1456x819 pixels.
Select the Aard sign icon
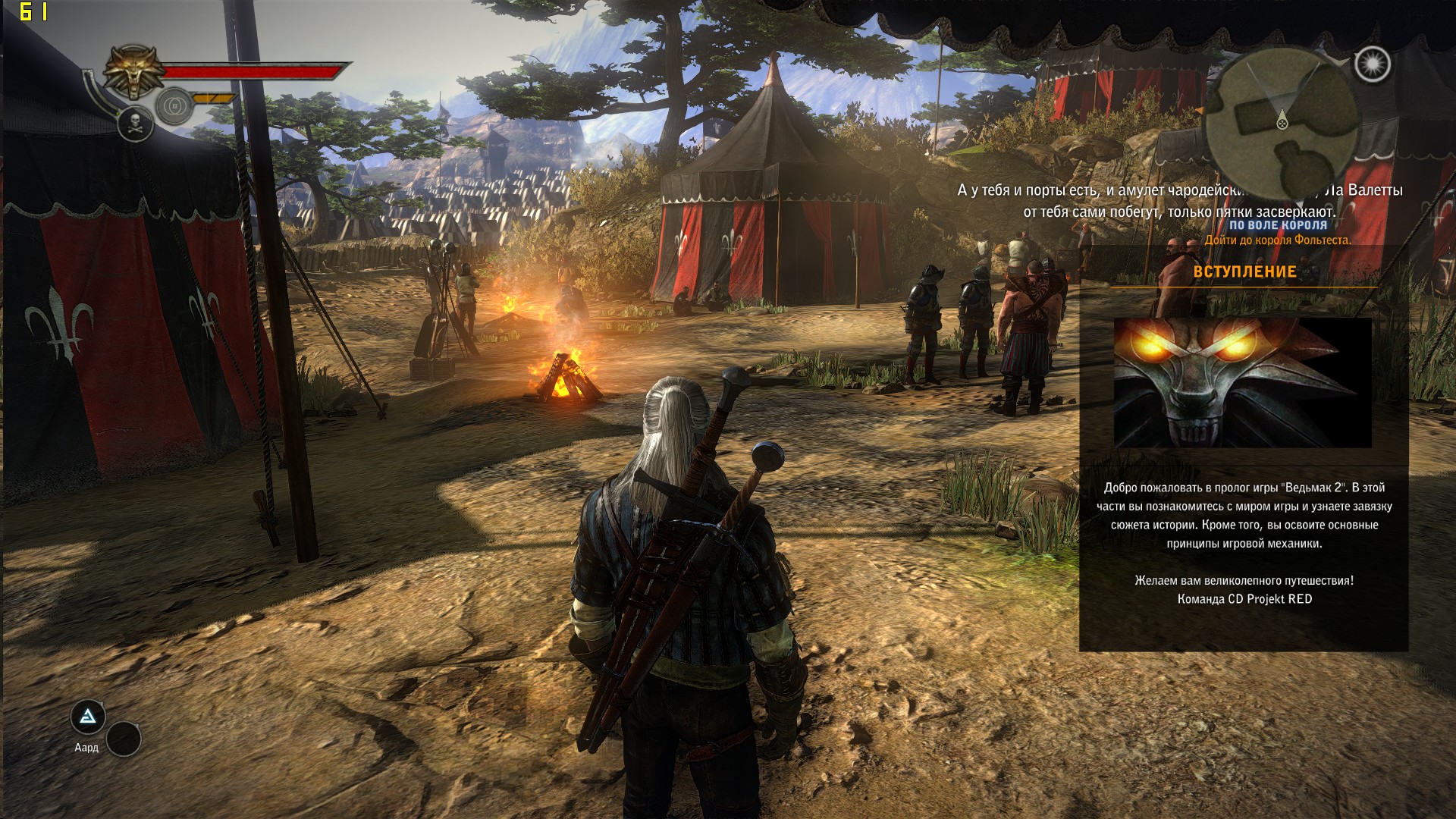pyautogui.click(x=88, y=717)
